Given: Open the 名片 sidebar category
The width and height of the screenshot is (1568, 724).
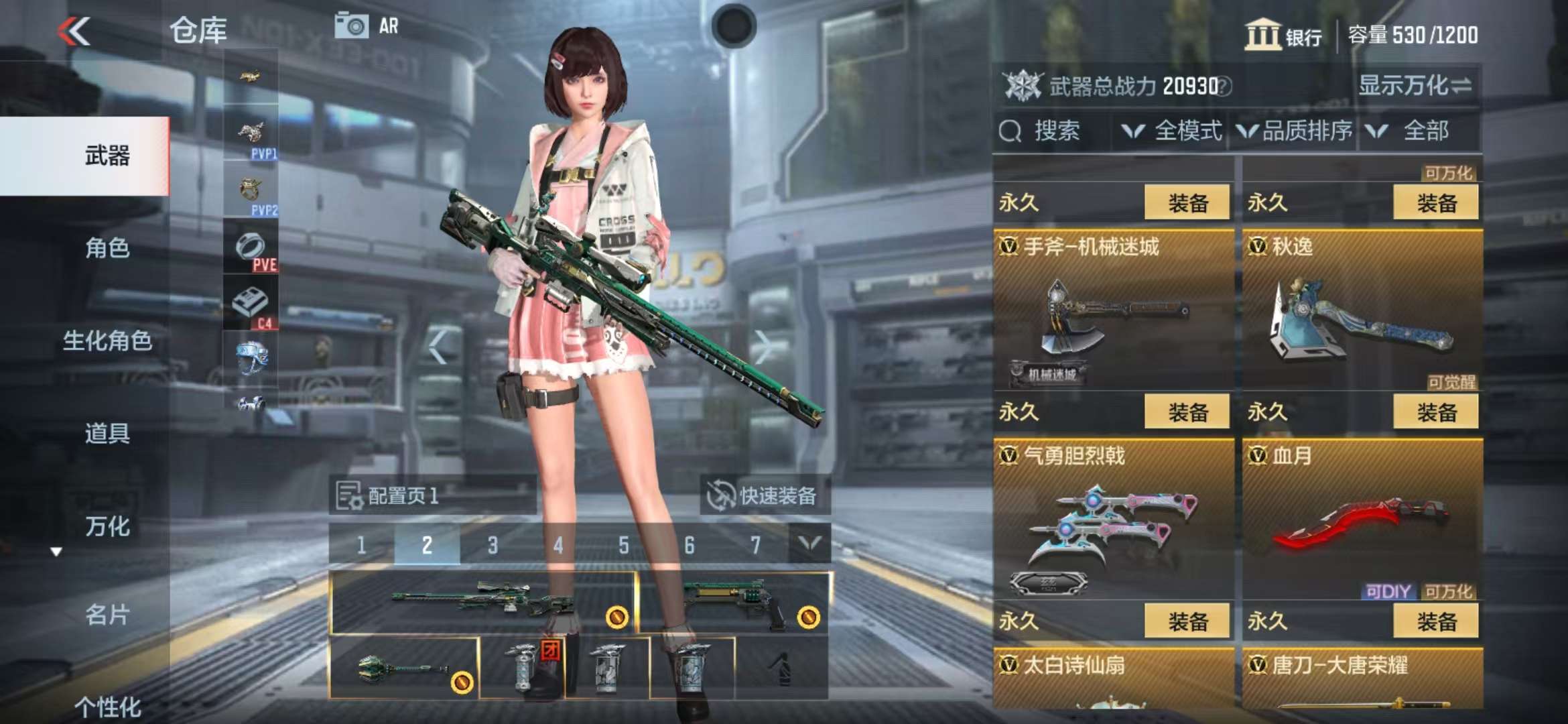Looking at the screenshot, I should (x=107, y=614).
